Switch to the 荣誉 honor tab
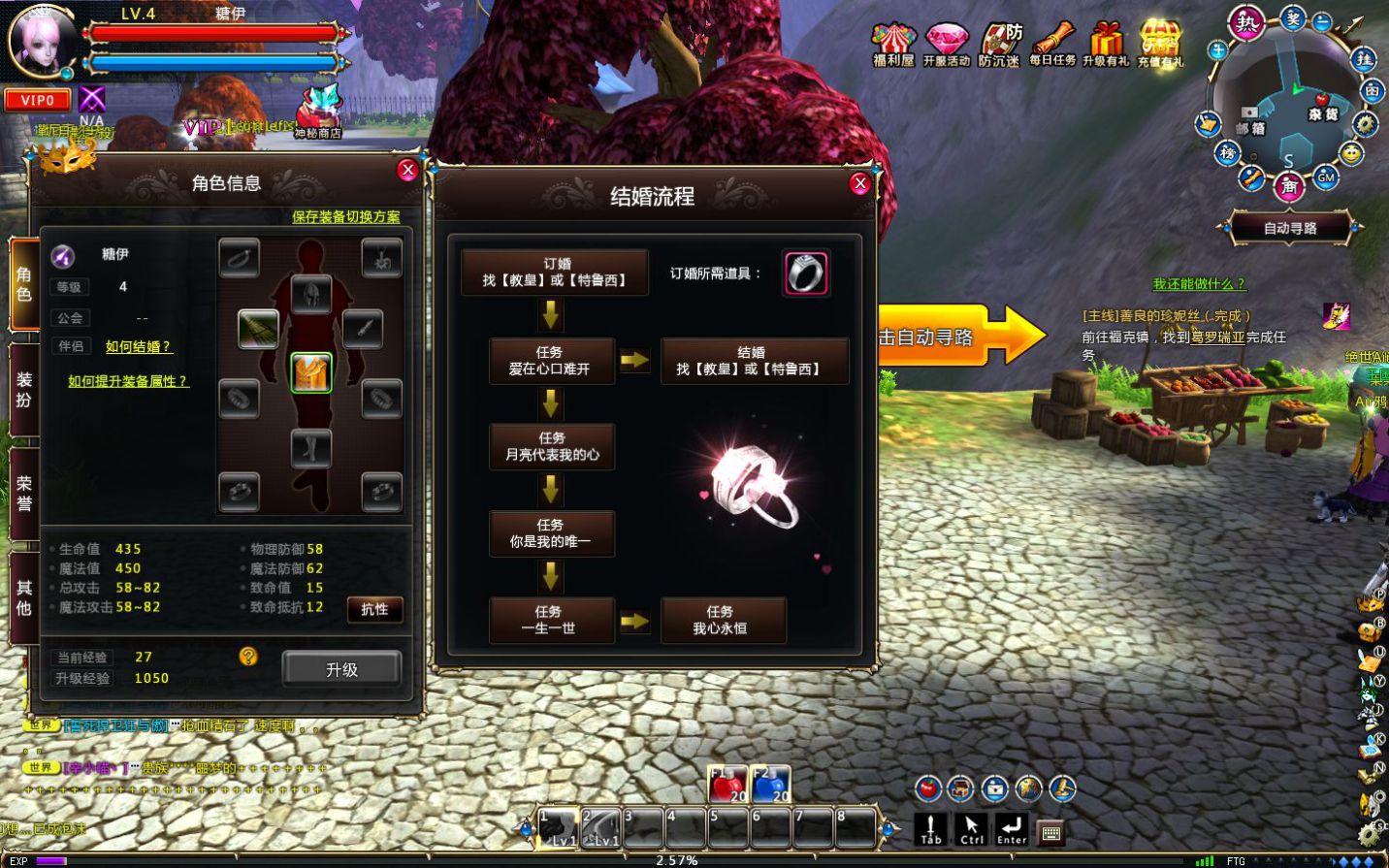Image resolution: width=1389 pixels, height=868 pixels. 24,493
